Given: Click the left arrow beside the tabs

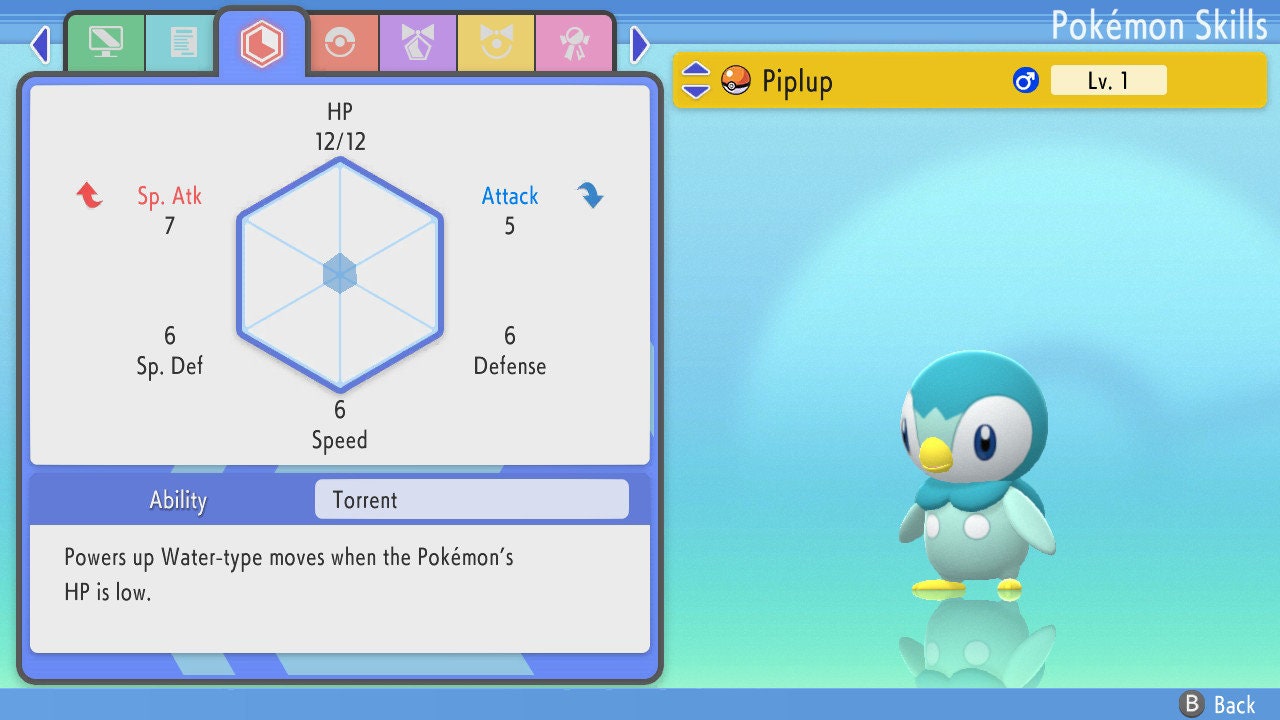Looking at the screenshot, I should (40, 44).
